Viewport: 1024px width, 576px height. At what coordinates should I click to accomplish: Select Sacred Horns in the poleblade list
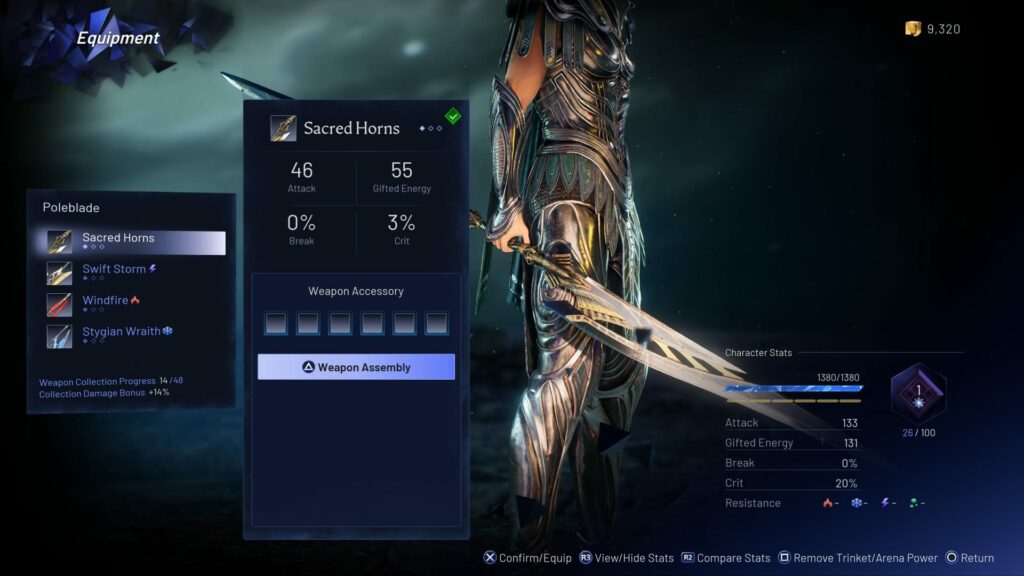tap(135, 242)
